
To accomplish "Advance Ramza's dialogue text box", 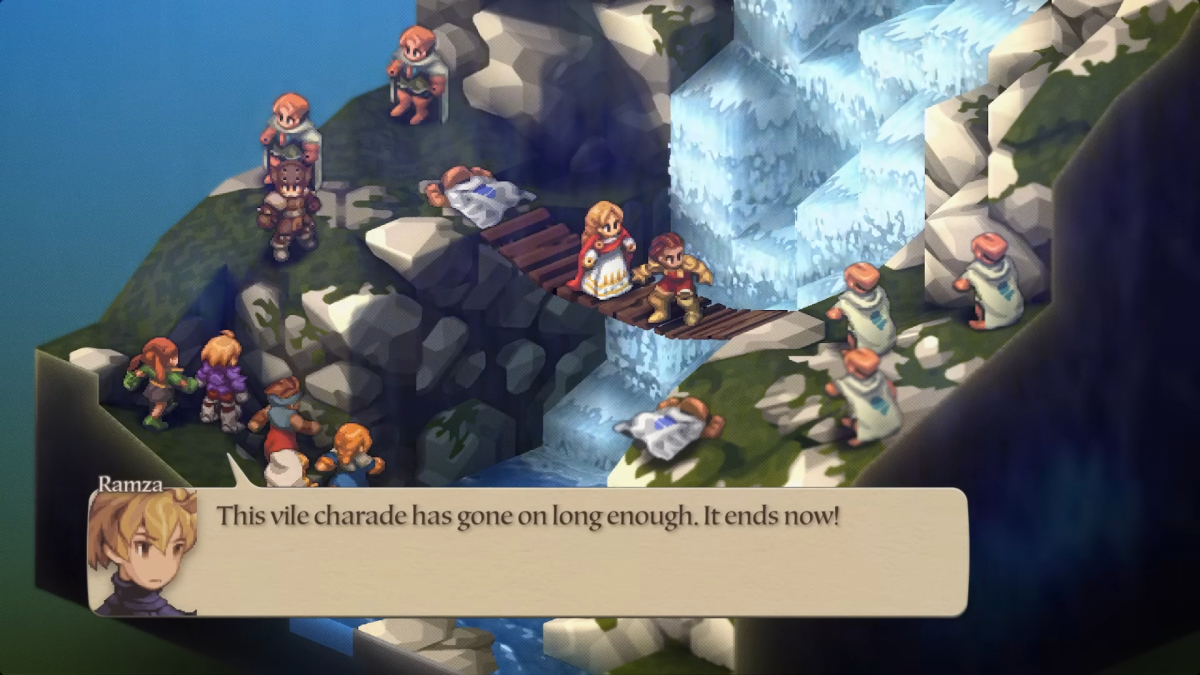I will pyautogui.click(x=580, y=552).
